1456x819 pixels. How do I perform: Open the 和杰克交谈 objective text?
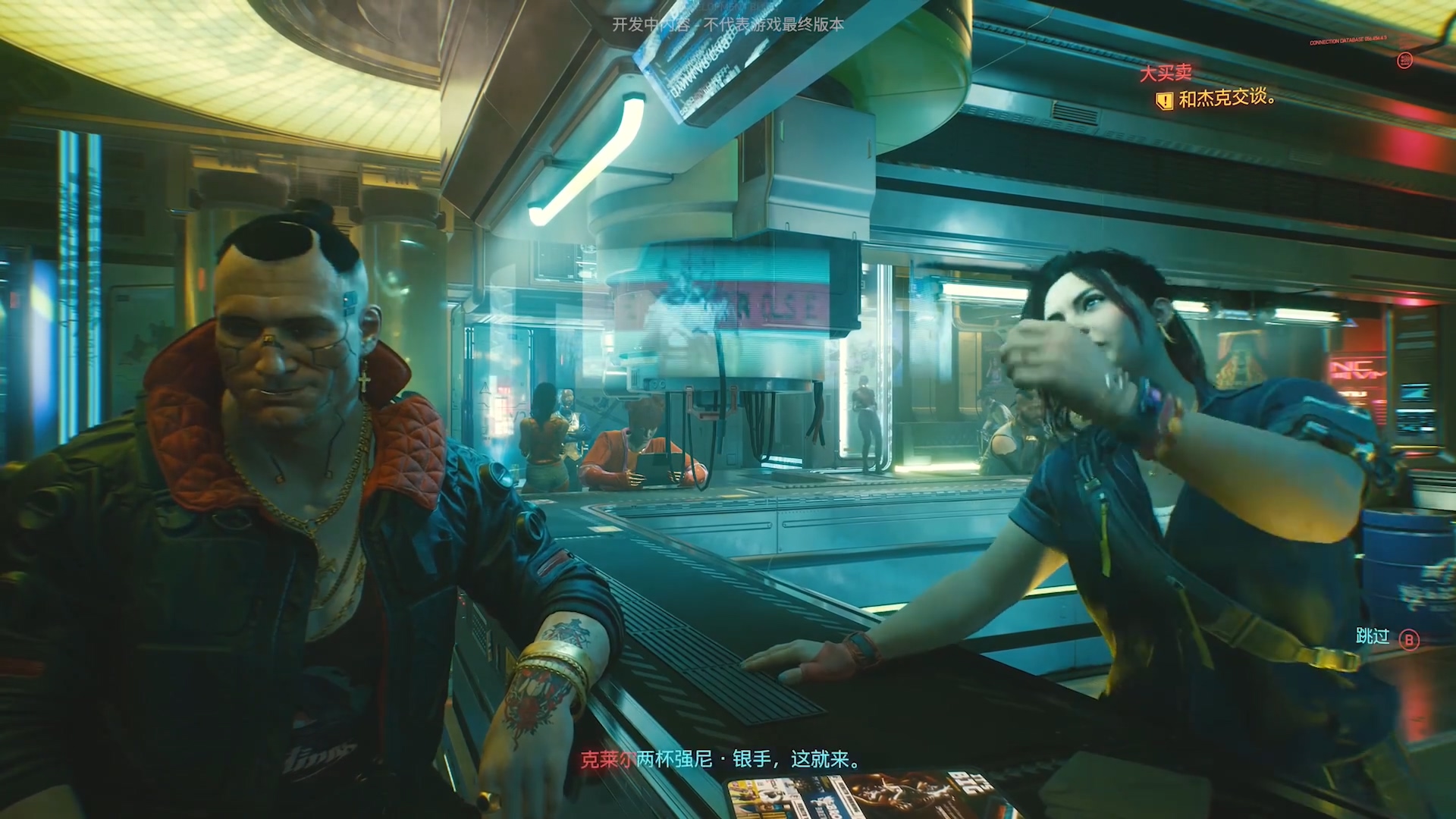1226,98
